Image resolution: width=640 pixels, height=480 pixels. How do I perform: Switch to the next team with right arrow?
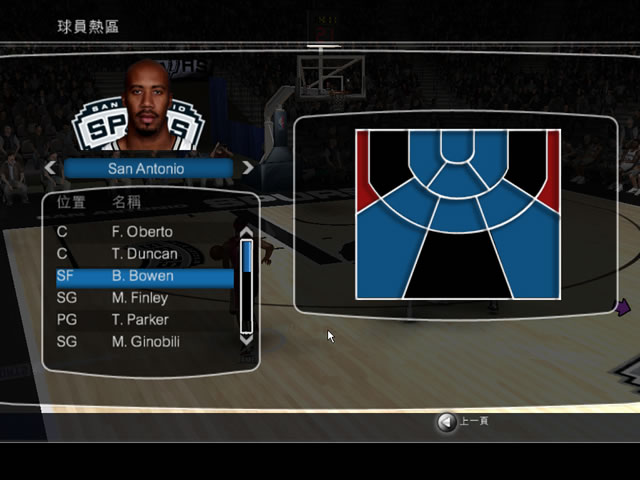[247, 168]
